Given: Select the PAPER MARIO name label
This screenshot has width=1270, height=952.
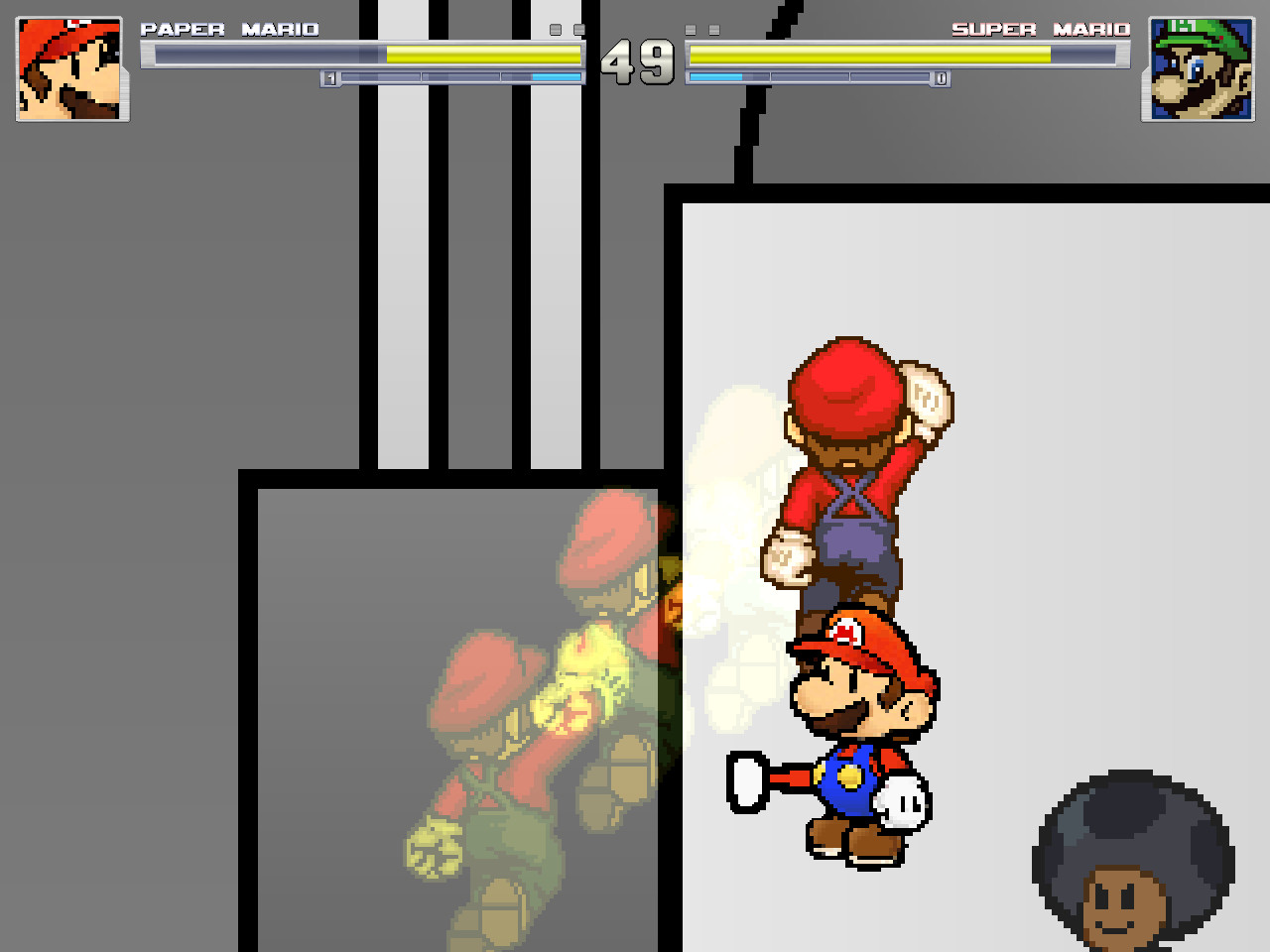Looking at the screenshot, I should [230, 29].
